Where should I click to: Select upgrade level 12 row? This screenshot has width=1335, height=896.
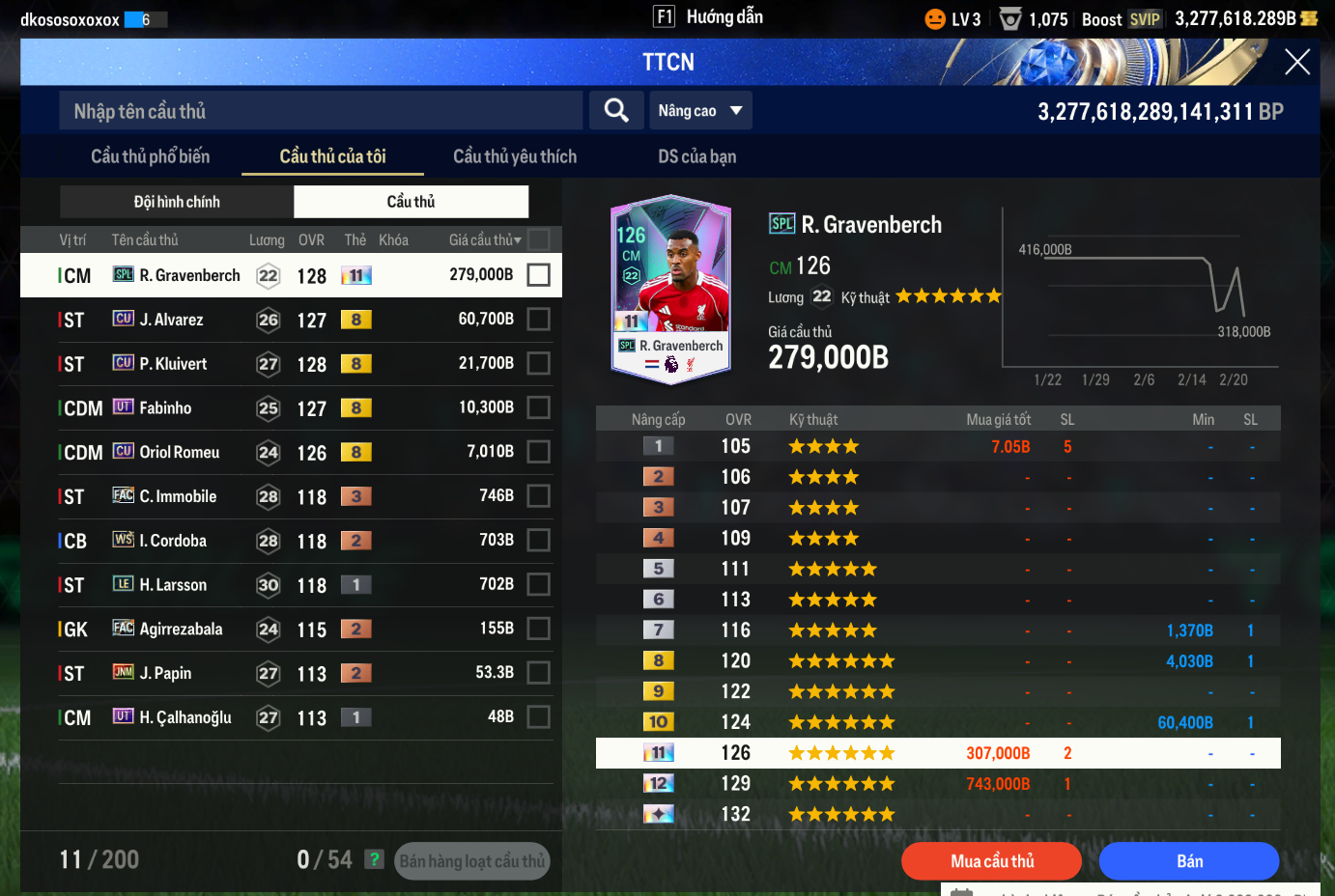point(937,784)
